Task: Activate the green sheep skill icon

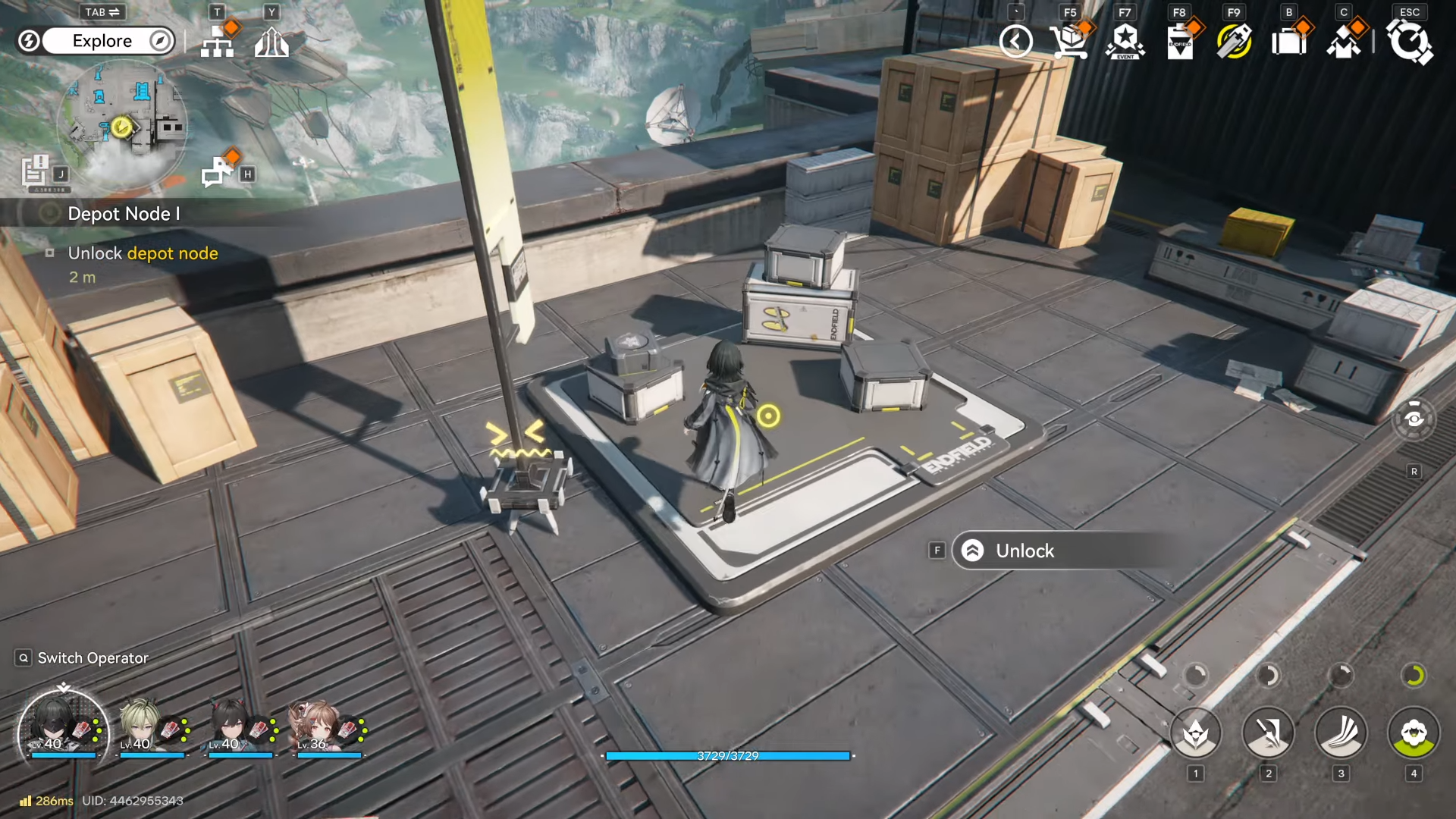Action: point(1414,733)
